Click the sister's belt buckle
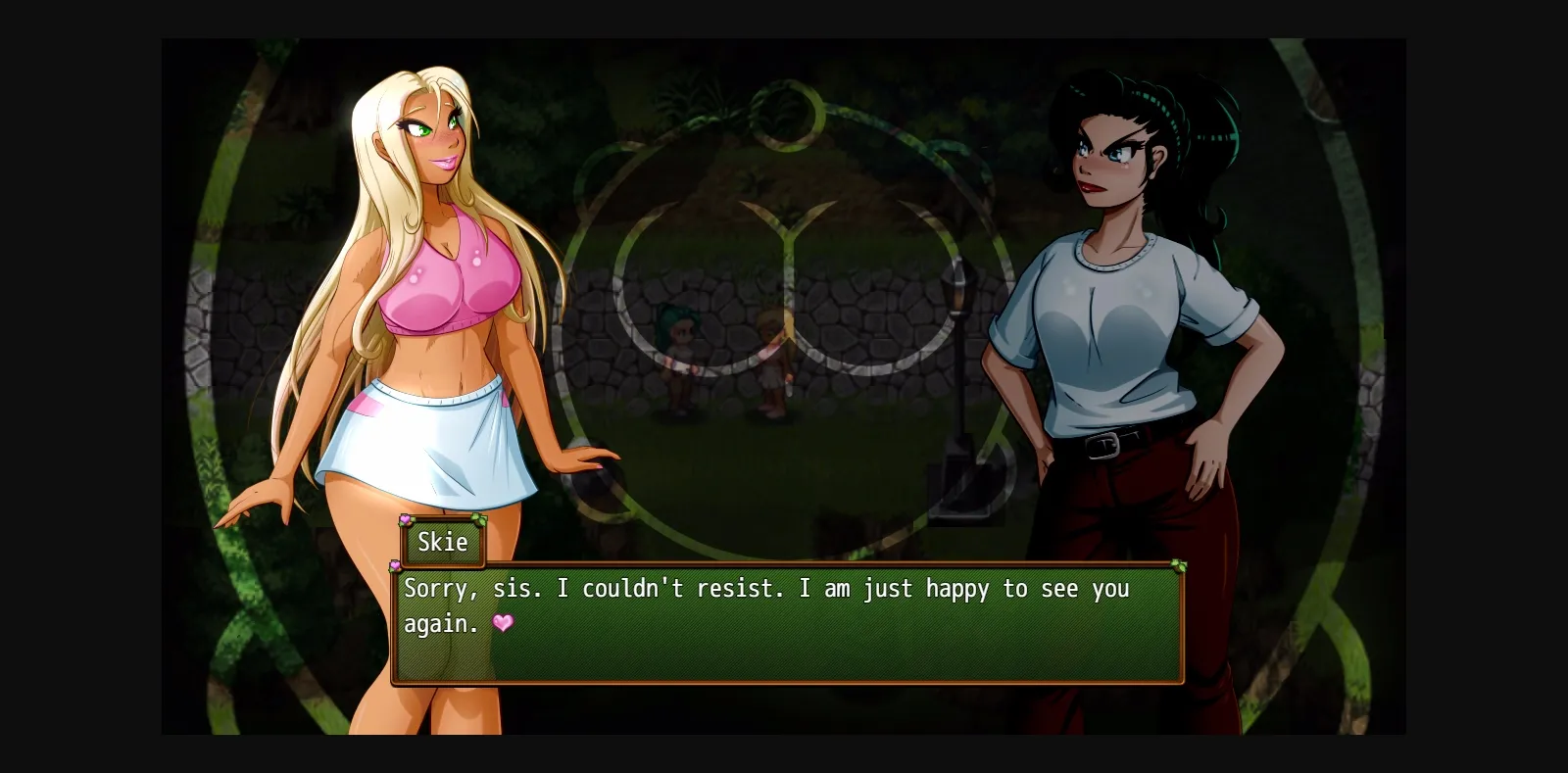 1102,446
